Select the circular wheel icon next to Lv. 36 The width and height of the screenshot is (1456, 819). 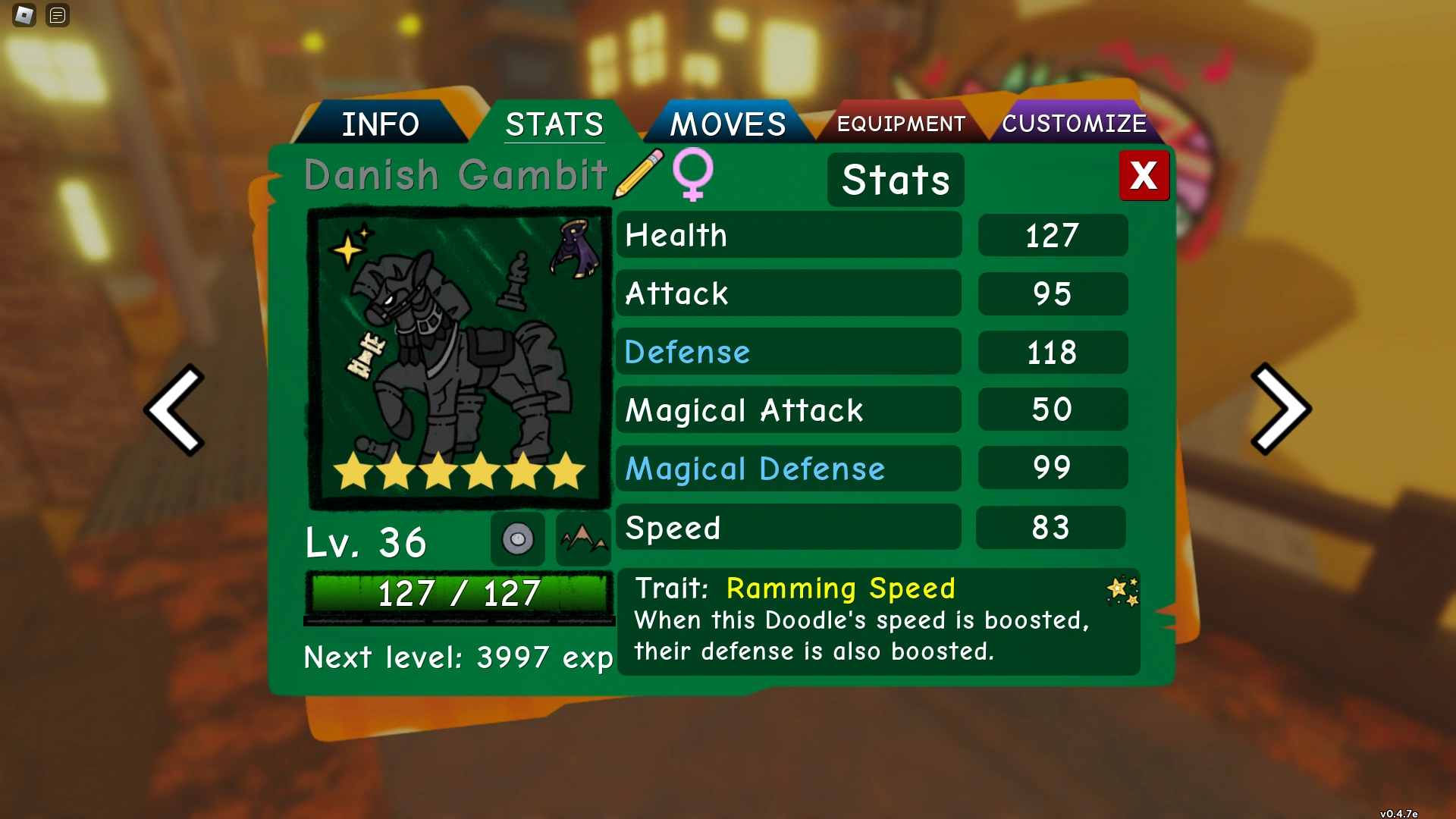[518, 539]
